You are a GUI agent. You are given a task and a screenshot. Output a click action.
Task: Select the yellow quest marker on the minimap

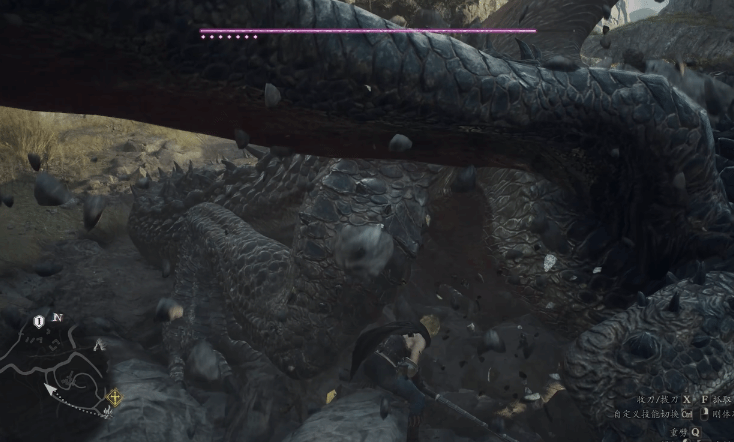pos(115,398)
